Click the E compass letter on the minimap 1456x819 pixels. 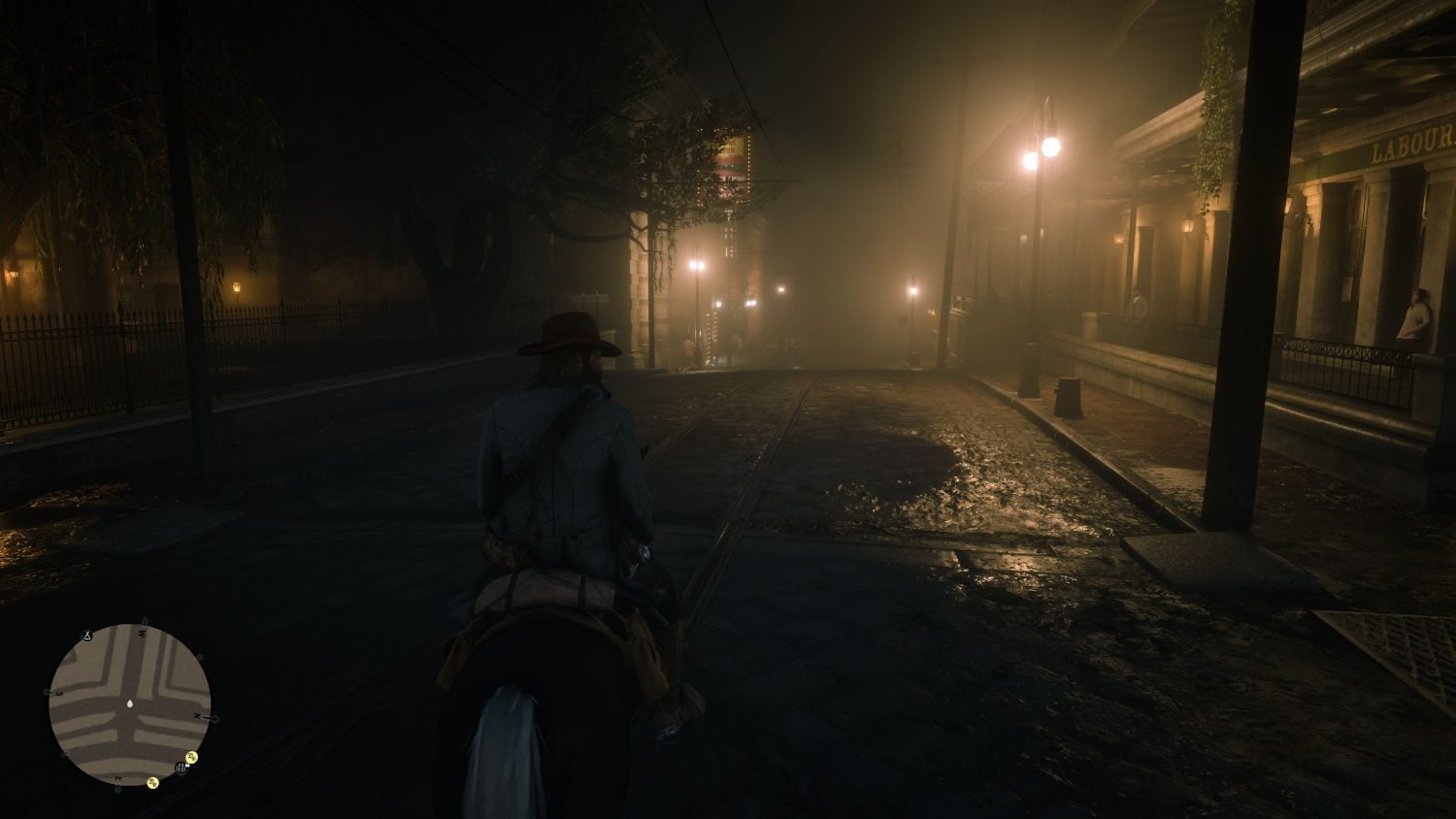pos(117,777)
